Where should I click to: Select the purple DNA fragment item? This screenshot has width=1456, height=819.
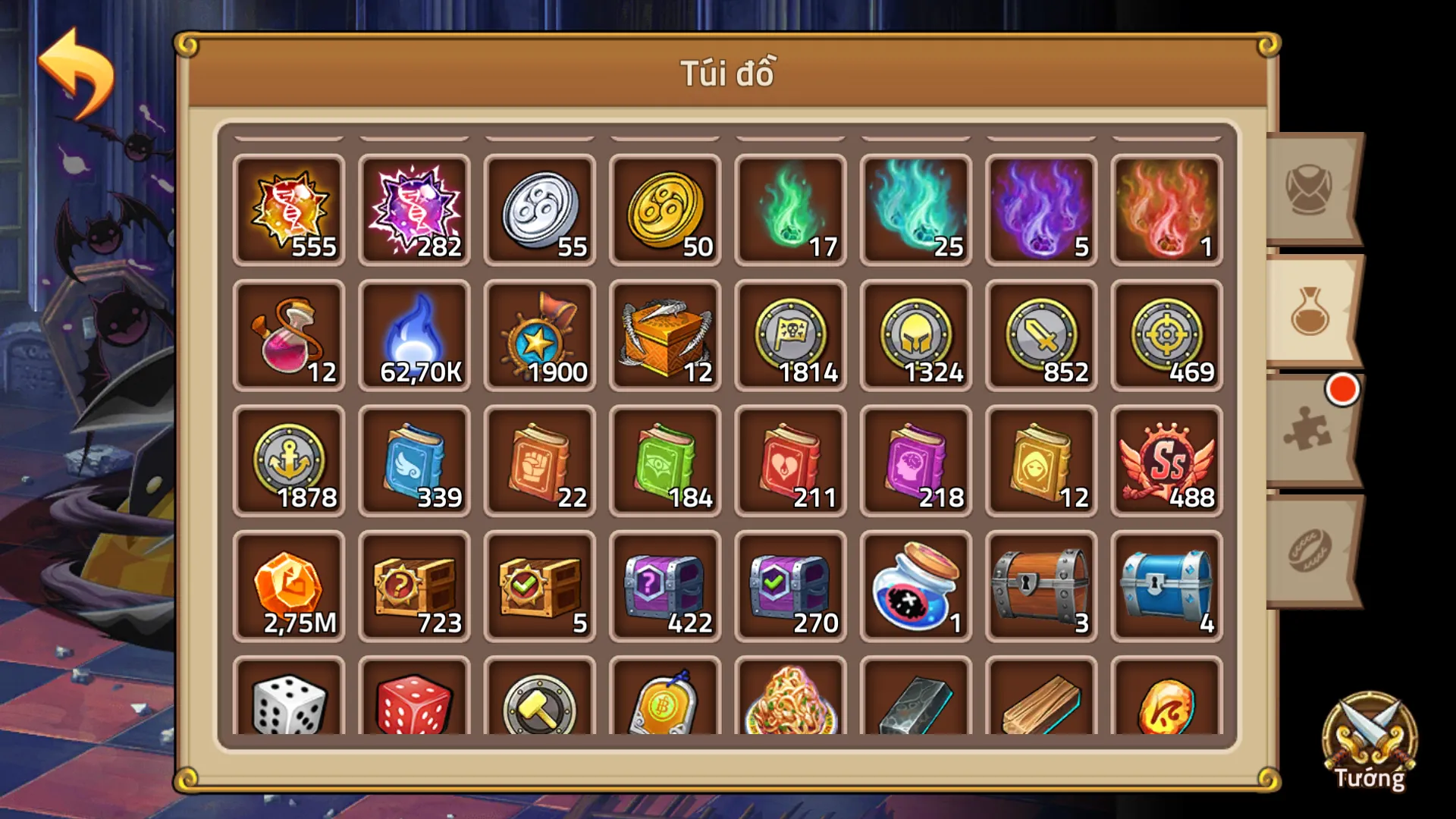coord(414,210)
